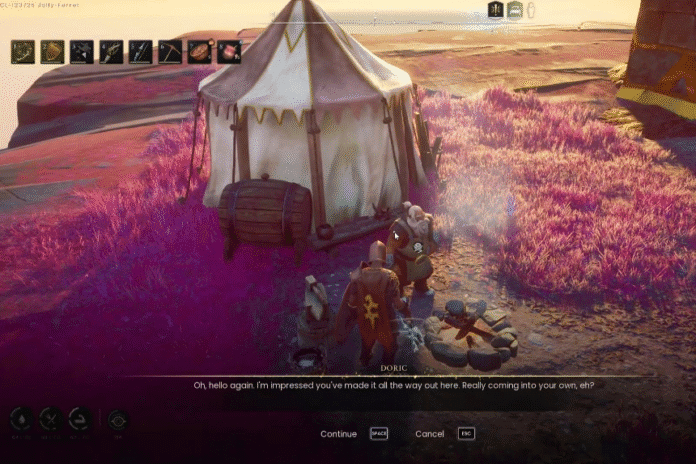The image size is (696, 464).
Task: Cancel the dialogue with Doric
Action: [x=430, y=434]
